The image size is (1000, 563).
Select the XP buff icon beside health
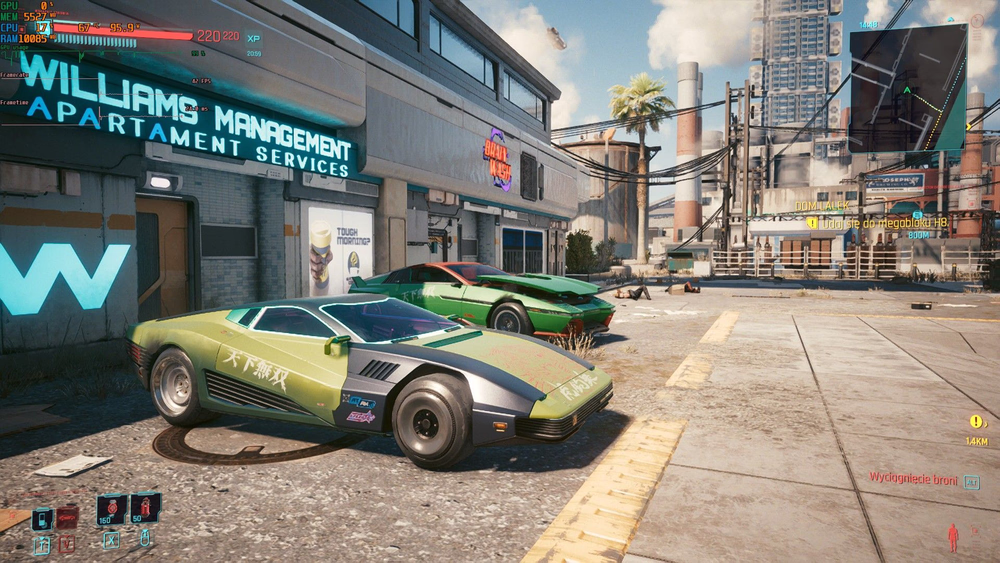[253, 37]
